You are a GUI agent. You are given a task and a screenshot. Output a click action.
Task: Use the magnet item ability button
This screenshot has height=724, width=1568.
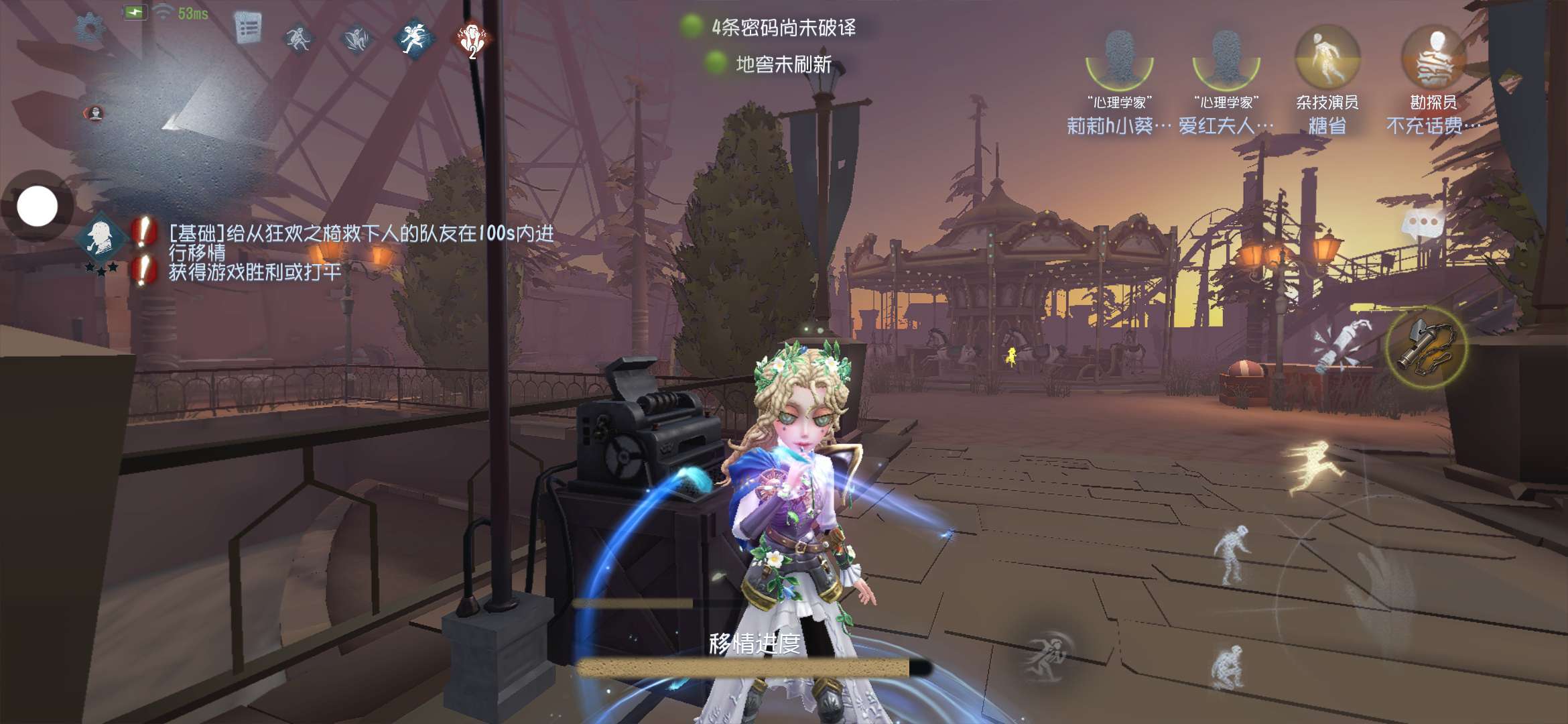pyautogui.click(x=1426, y=347)
